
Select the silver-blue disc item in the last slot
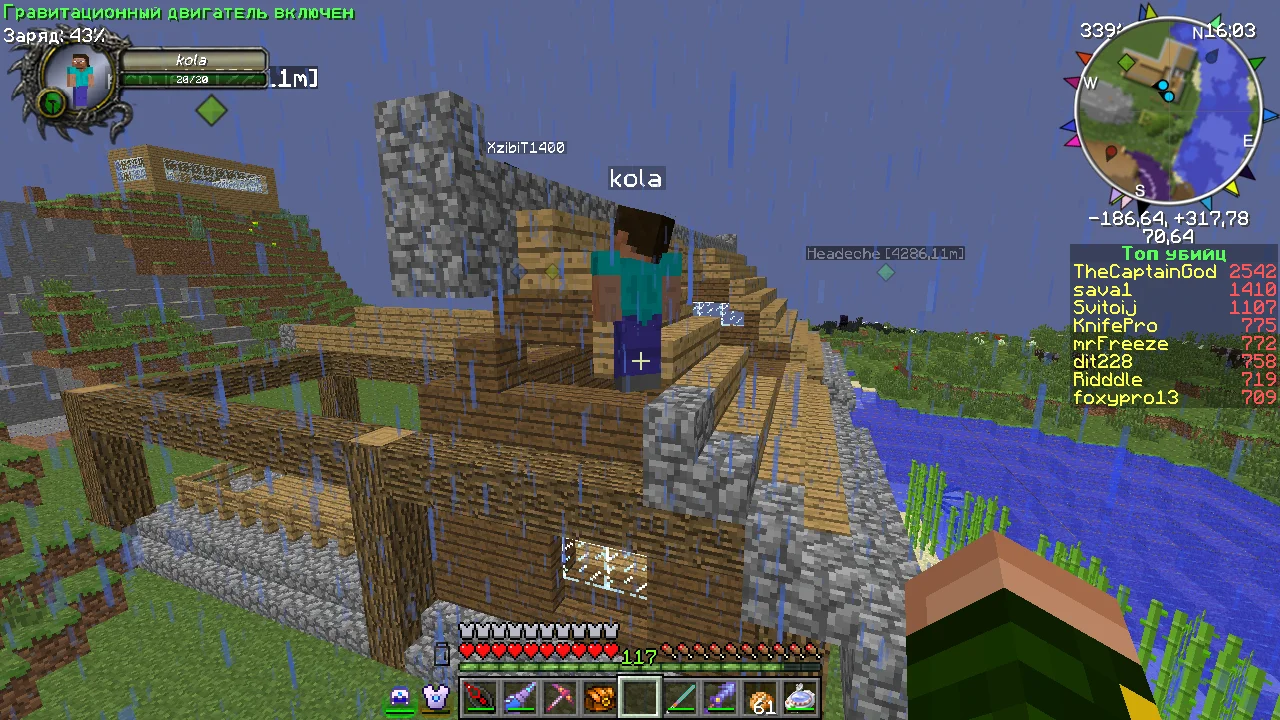tap(801, 696)
